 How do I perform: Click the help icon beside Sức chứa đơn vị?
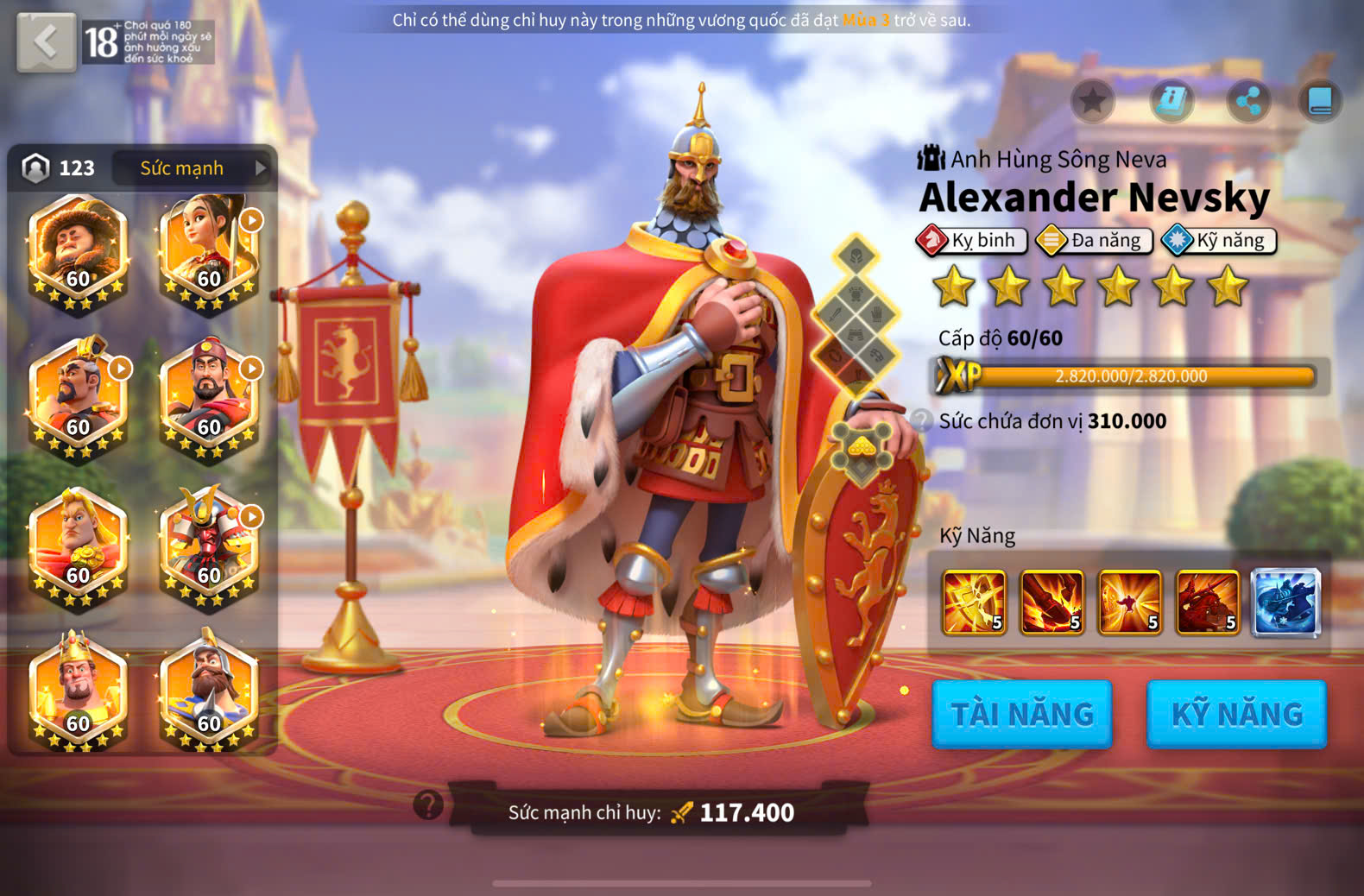(921, 420)
